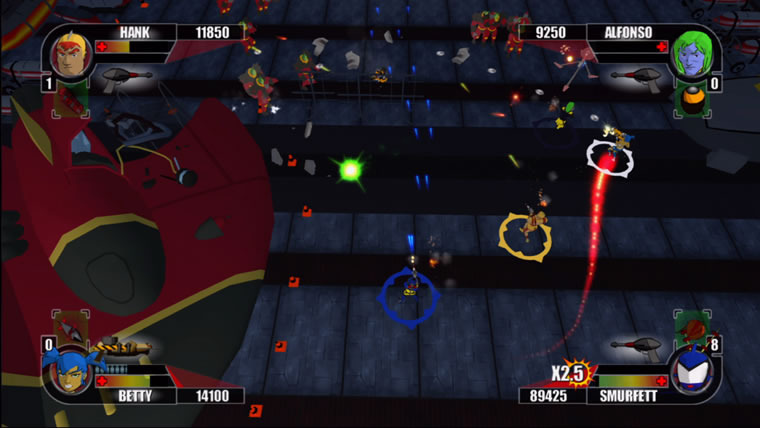This screenshot has width=760, height=428.
Task: Select Hank's red dynamite item slot
Action: coord(69,97)
